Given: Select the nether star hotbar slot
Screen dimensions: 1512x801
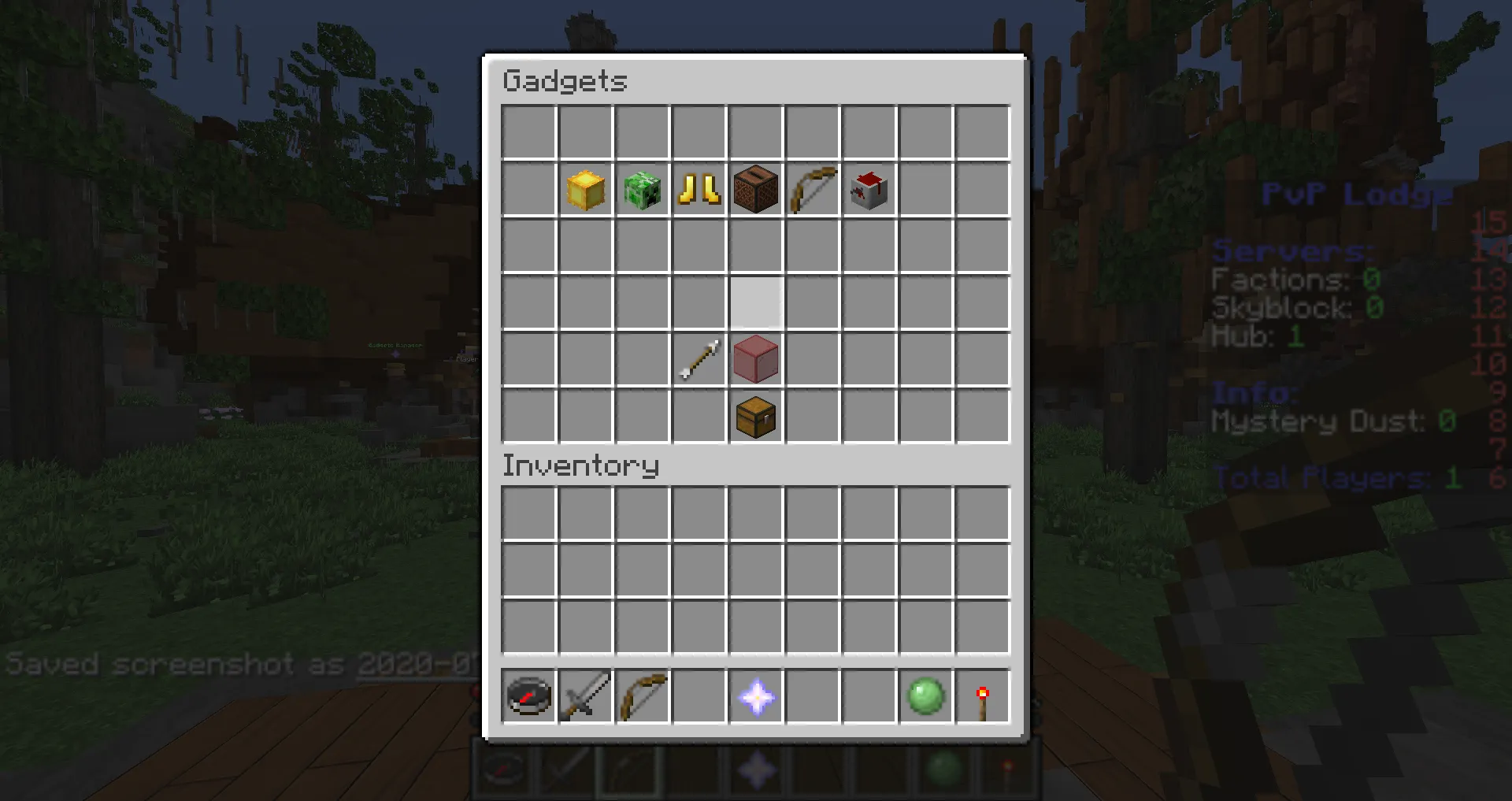Looking at the screenshot, I should (755, 697).
